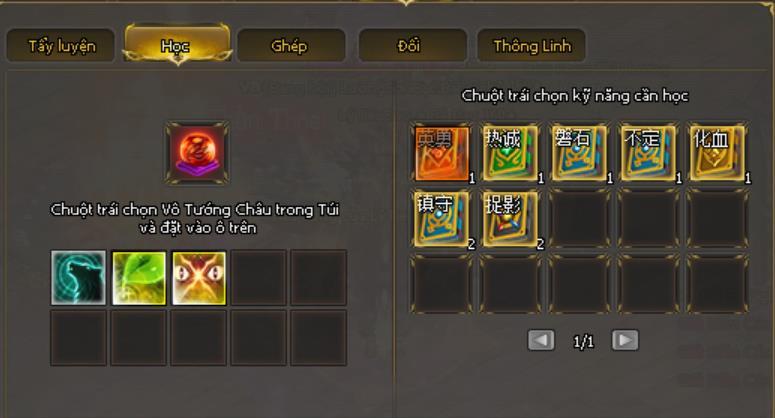Select the 镇守 skill book
The height and width of the screenshot is (418, 775).
[441, 218]
